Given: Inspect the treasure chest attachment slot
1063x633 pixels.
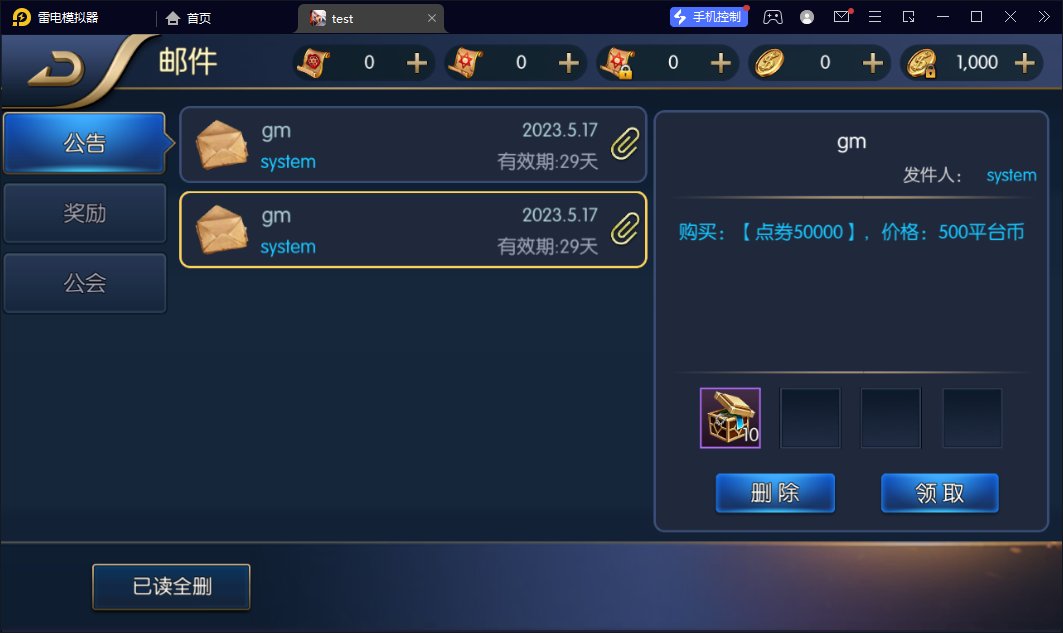Looking at the screenshot, I should 730,418.
